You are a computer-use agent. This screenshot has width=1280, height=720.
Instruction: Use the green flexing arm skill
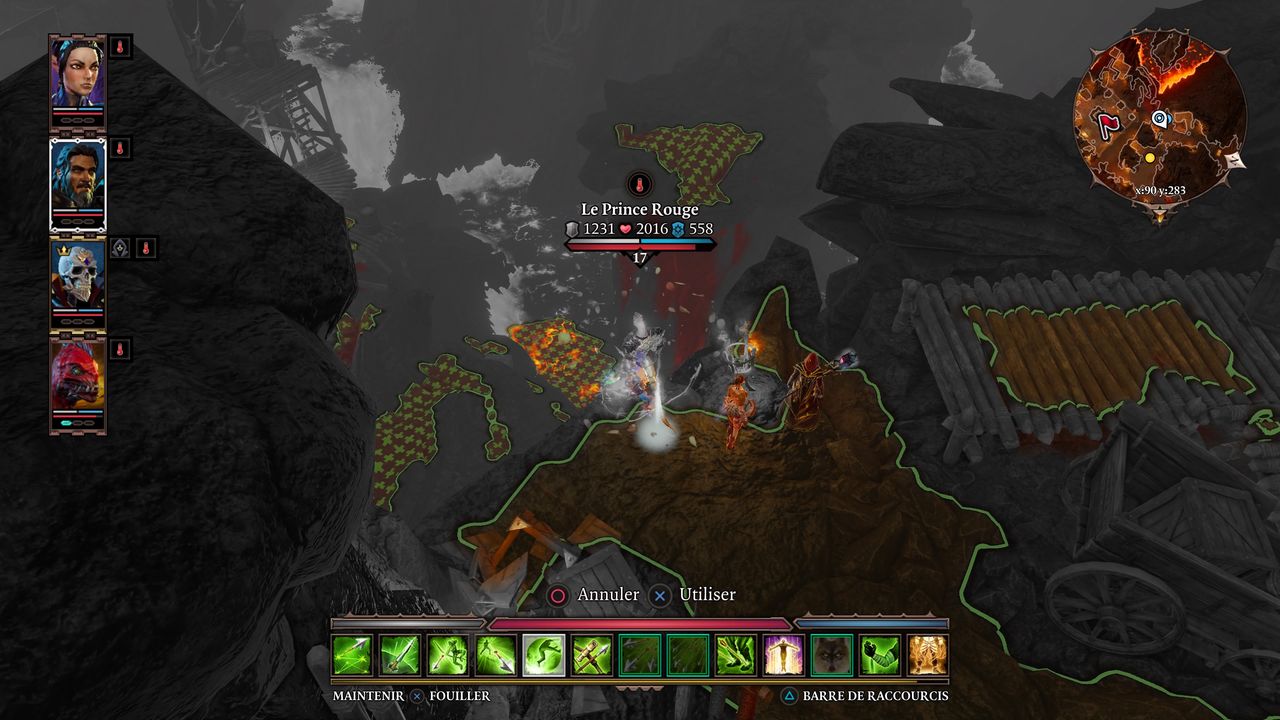point(880,655)
